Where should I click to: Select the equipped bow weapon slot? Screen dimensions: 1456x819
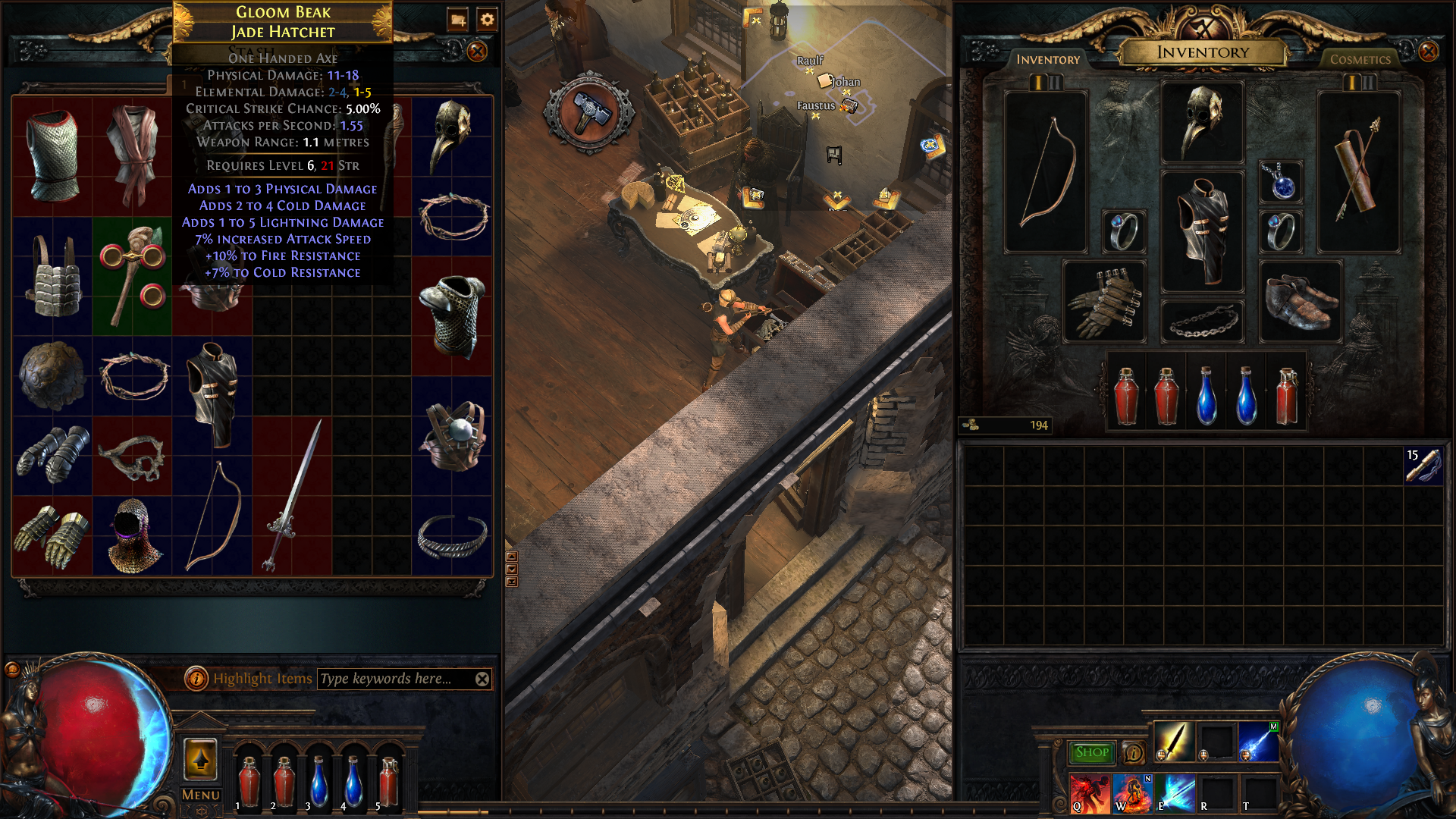(1046, 172)
